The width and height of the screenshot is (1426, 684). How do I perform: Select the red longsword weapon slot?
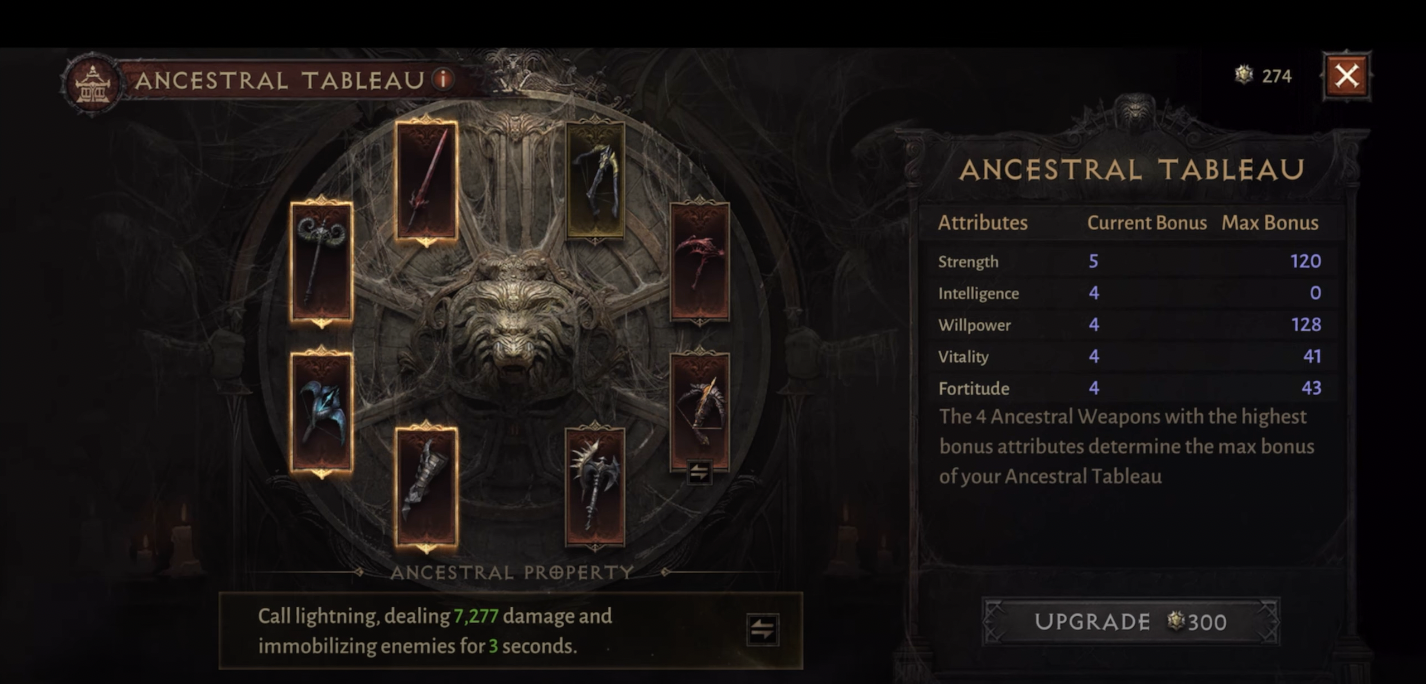click(x=426, y=182)
